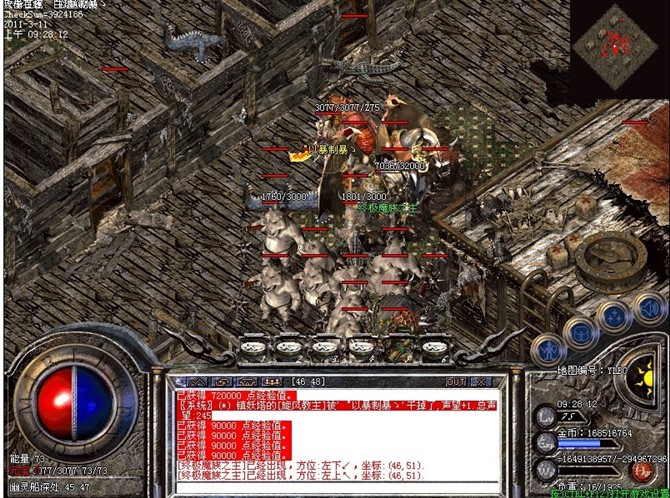Click the OUT button on the chat window

coord(456,381)
